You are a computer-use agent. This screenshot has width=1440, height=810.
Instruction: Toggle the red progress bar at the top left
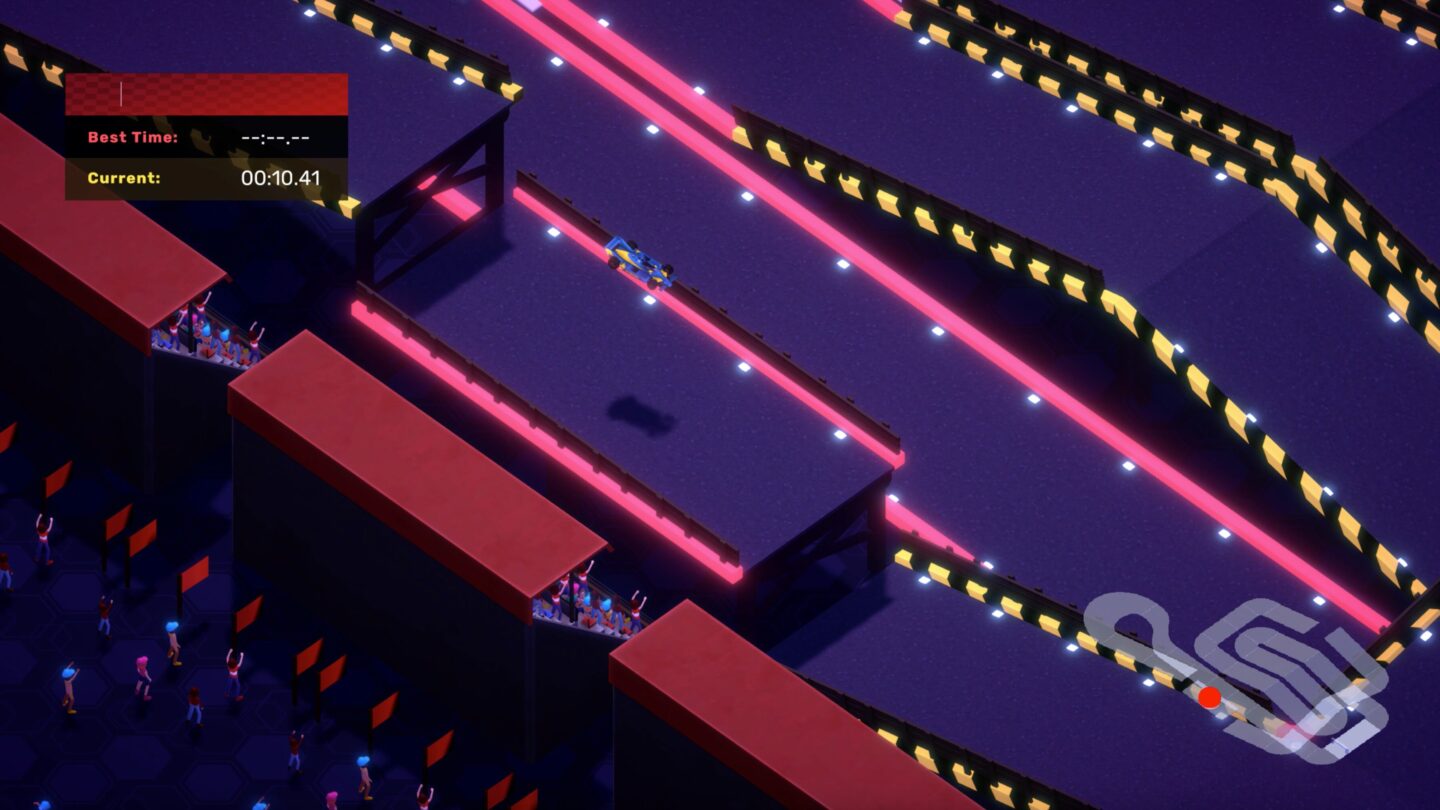(x=205, y=94)
